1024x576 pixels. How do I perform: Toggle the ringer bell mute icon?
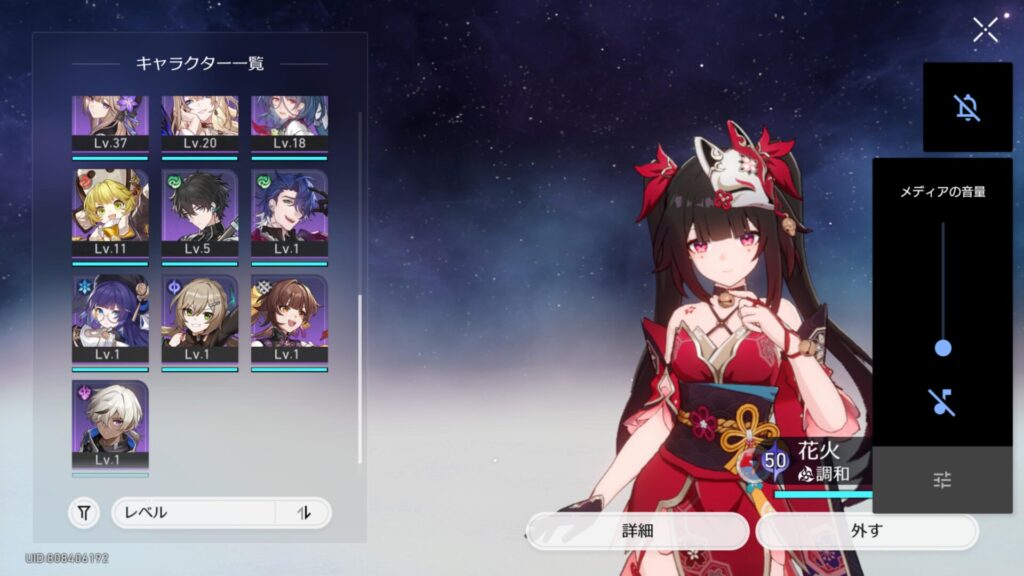[967, 107]
